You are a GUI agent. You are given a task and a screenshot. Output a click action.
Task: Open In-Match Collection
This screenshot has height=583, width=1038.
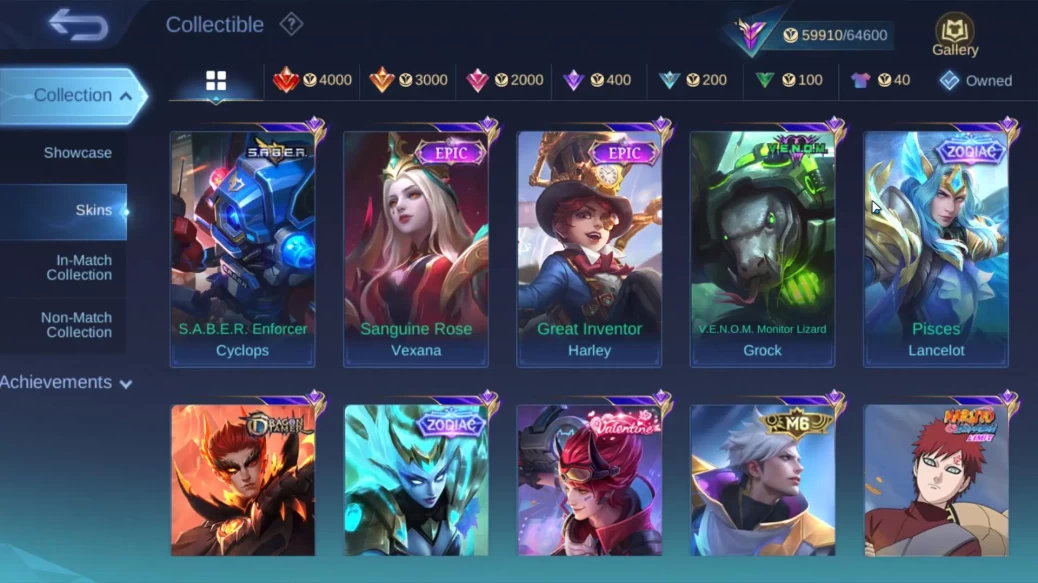pyautogui.click(x=79, y=267)
